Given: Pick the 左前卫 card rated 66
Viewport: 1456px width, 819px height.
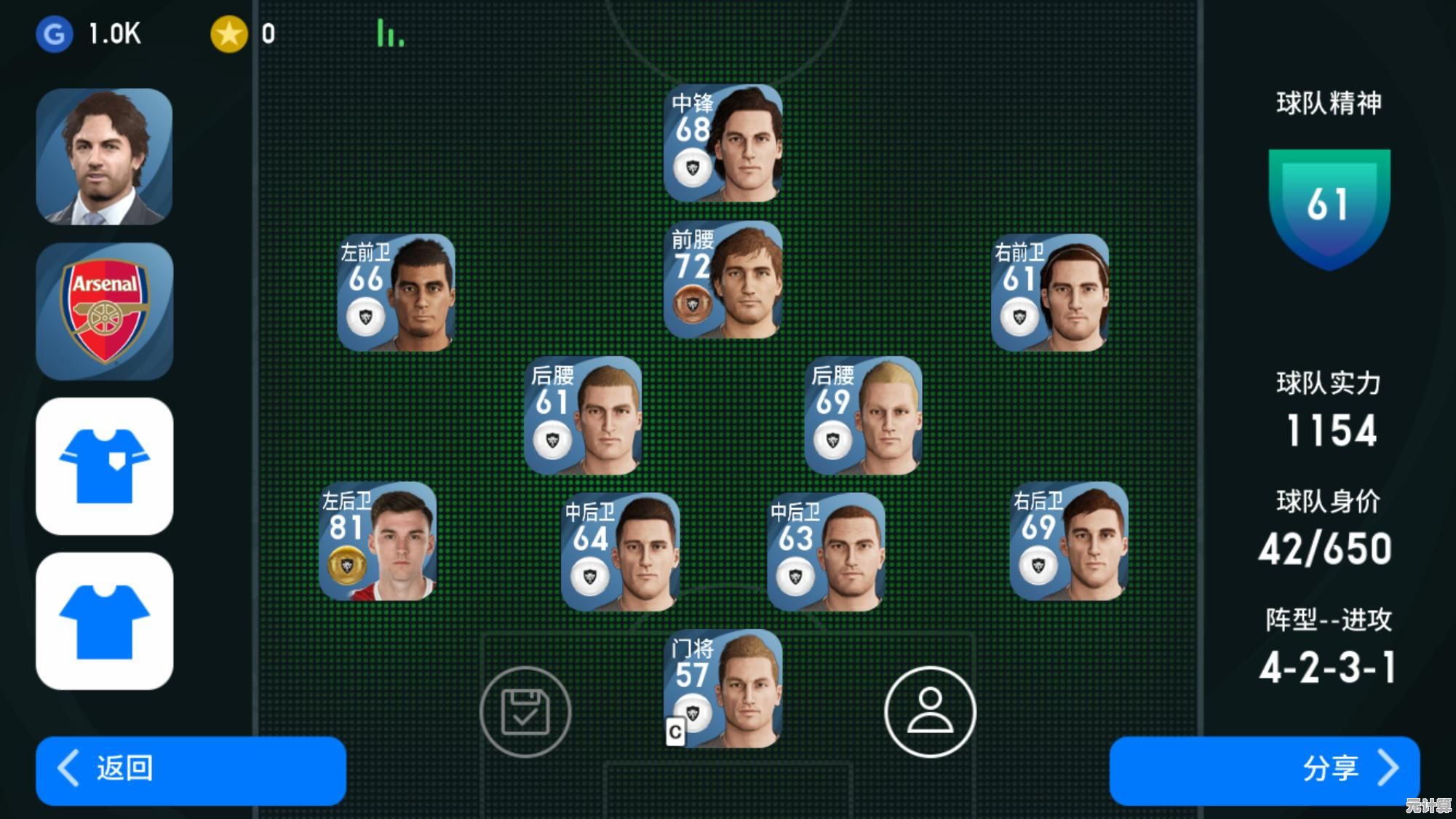Looking at the screenshot, I should (x=397, y=293).
